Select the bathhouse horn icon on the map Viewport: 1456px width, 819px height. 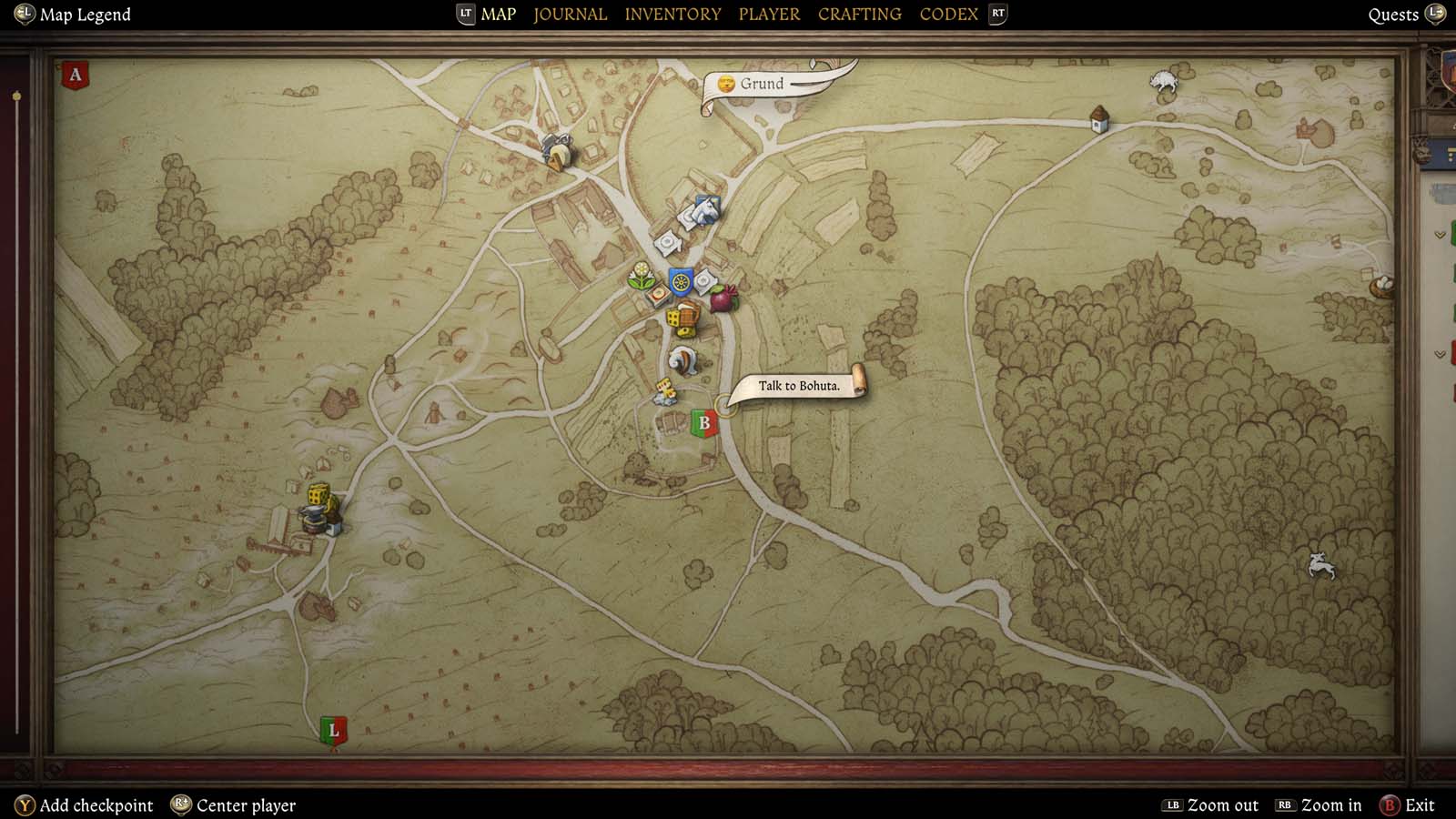683,359
